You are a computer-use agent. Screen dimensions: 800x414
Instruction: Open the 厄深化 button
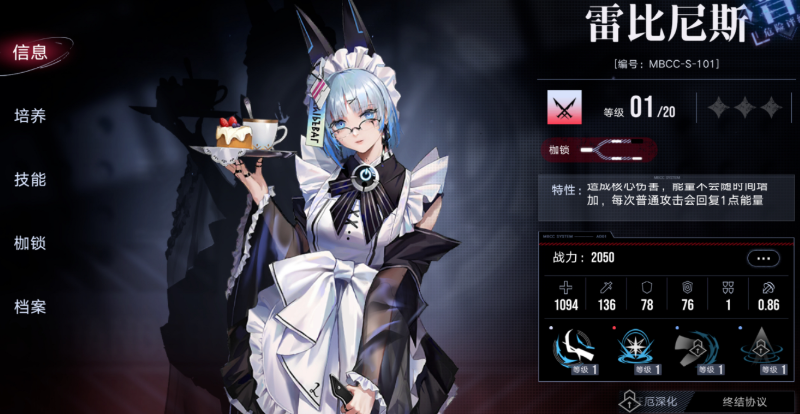tap(649, 403)
